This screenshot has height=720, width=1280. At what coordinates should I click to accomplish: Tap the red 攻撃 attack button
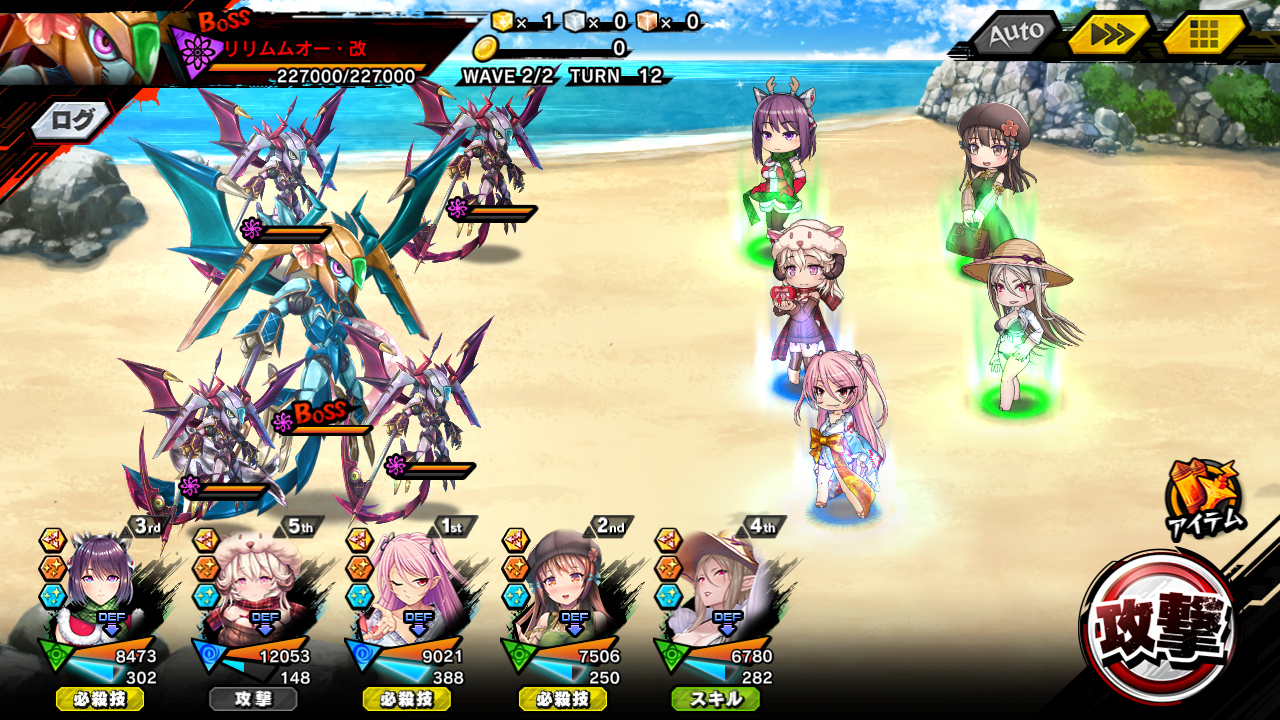[1160, 628]
